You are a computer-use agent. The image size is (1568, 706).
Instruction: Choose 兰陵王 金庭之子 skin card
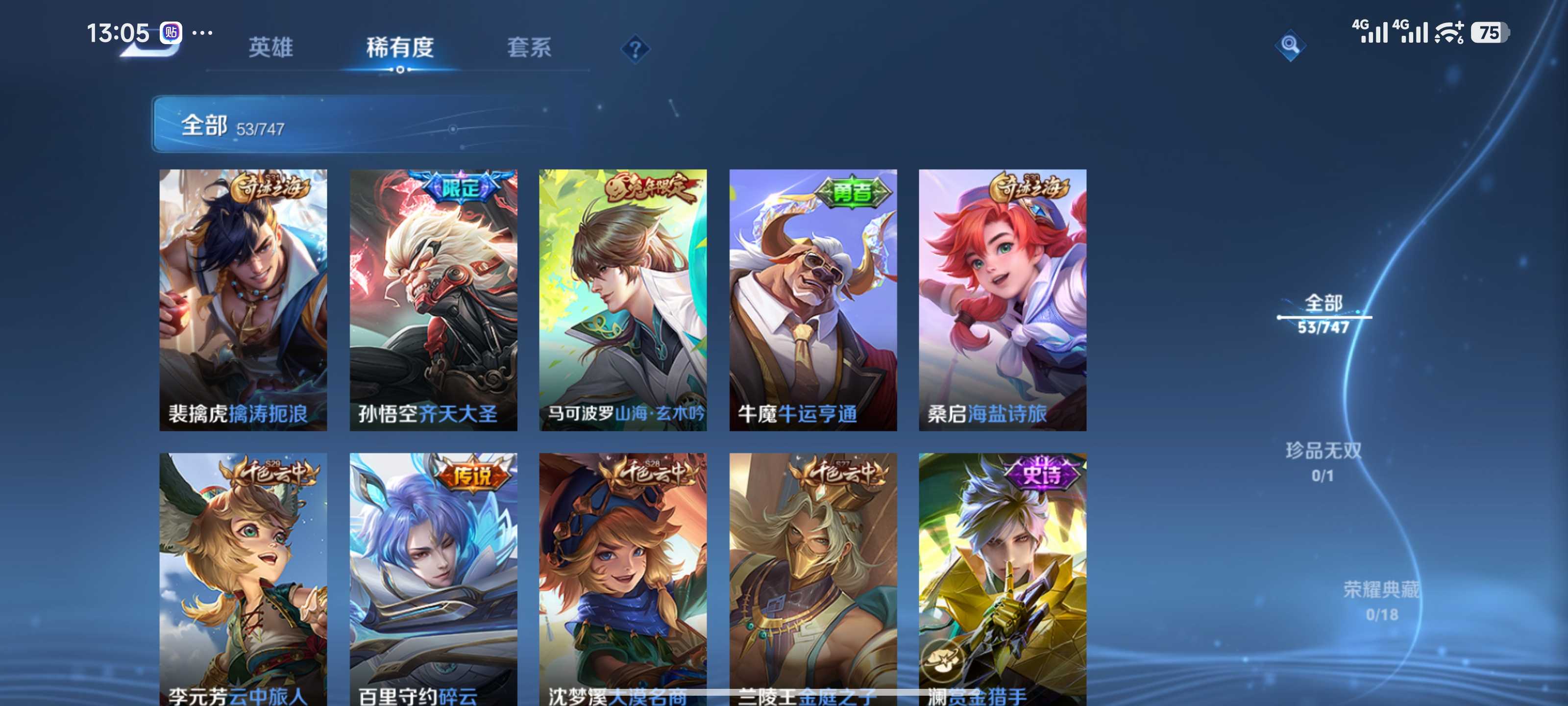(812, 579)
